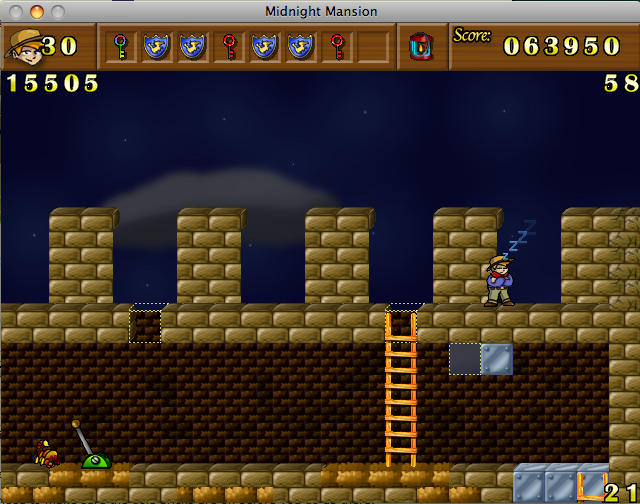
Task: Click the red lantern icon
Action: click(421, 46)
